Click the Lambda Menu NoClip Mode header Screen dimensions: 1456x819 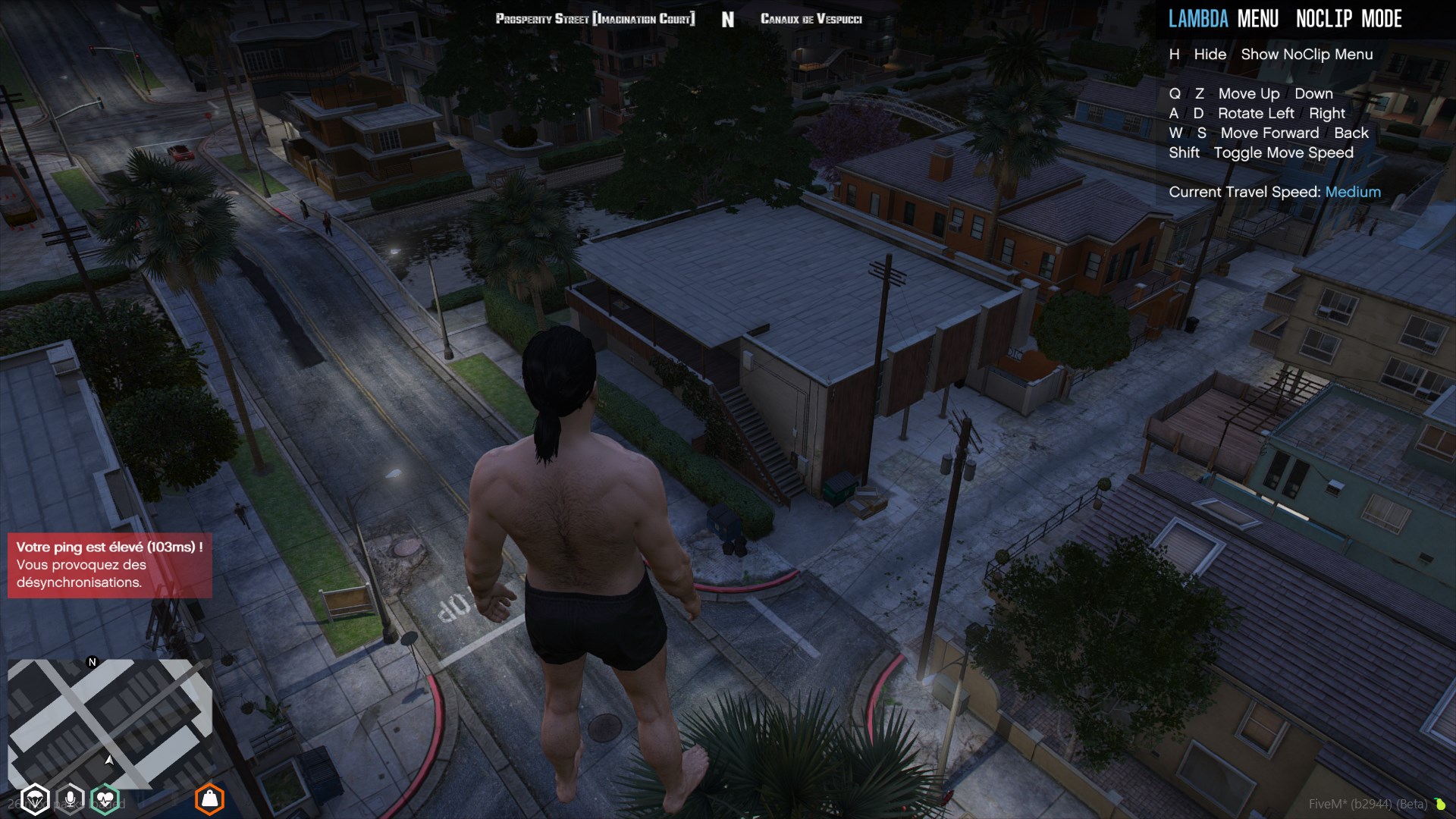[x=1285, y=19]
